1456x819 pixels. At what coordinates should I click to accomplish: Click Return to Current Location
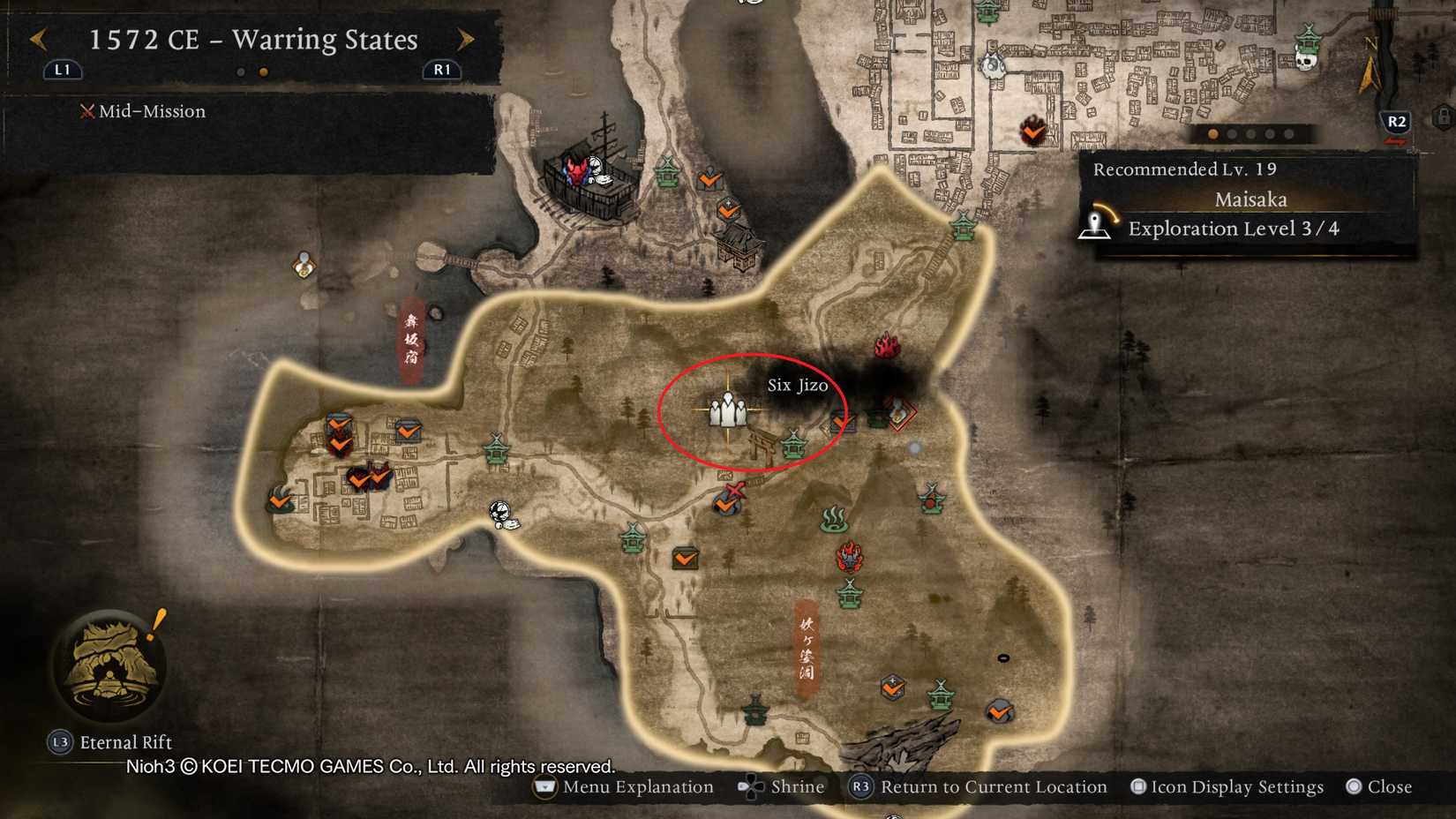tap(979, 786)
